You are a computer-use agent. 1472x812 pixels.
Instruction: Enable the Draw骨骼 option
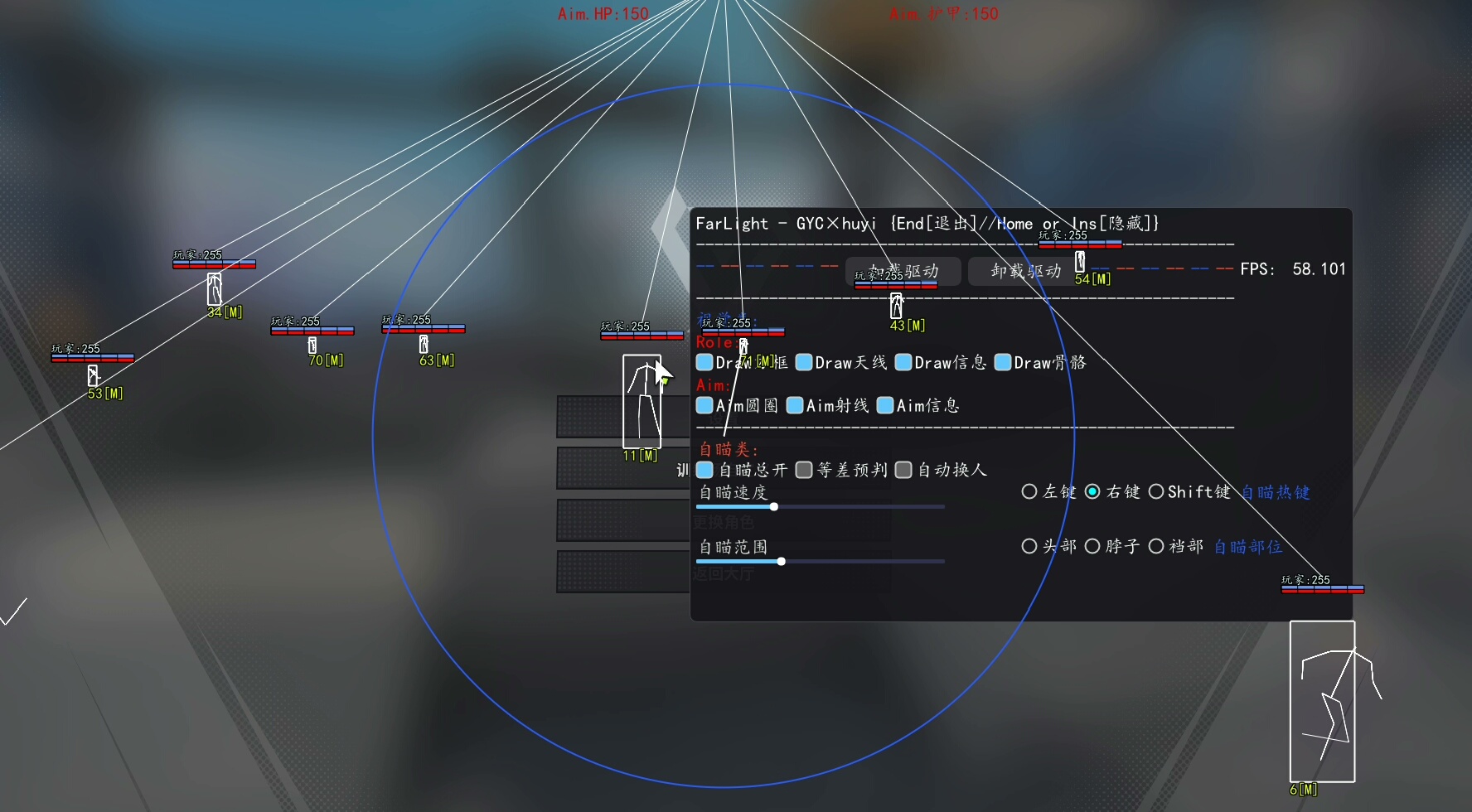1004,362
